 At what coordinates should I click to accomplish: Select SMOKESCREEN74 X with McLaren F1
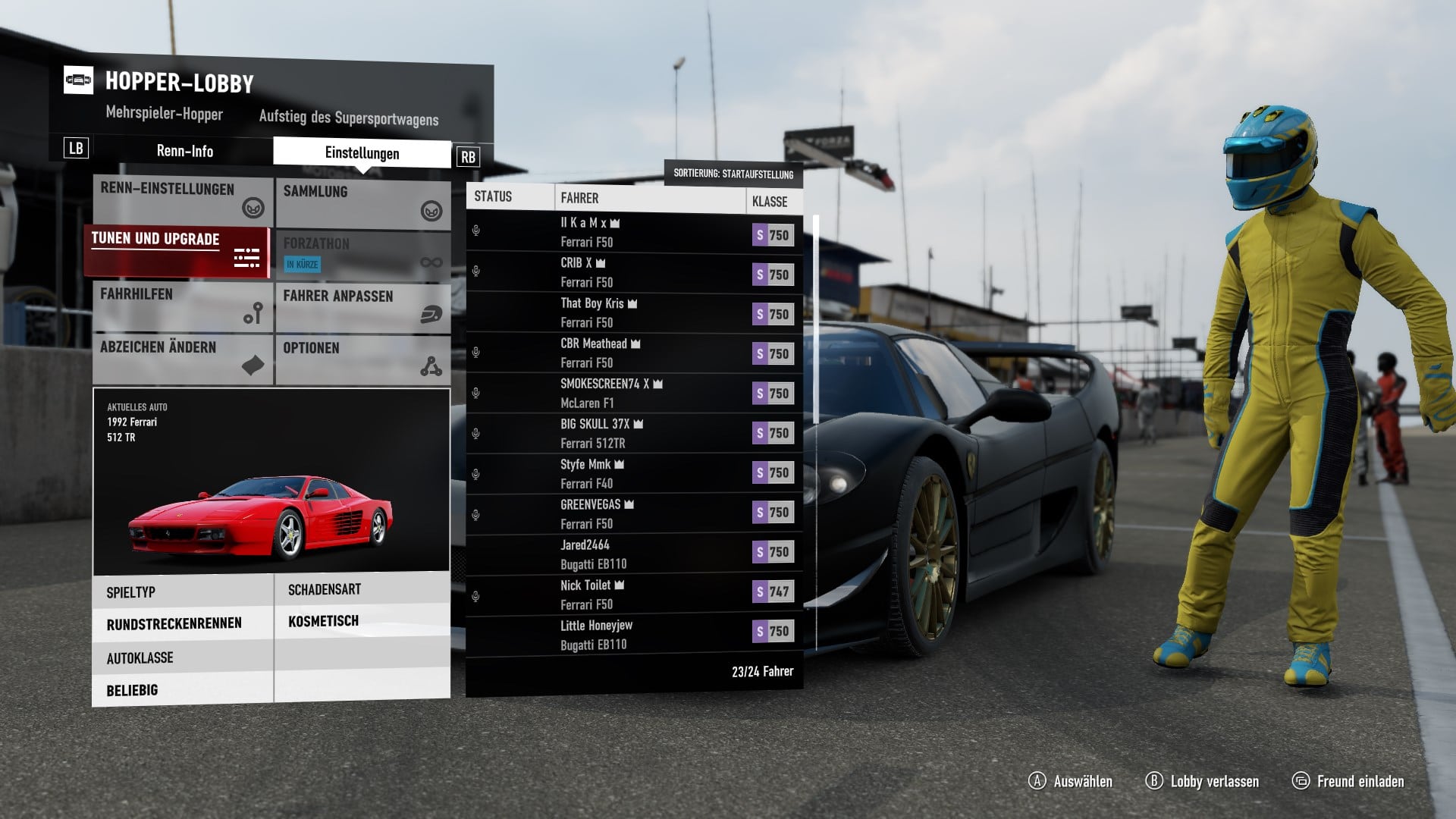point(633,394)
